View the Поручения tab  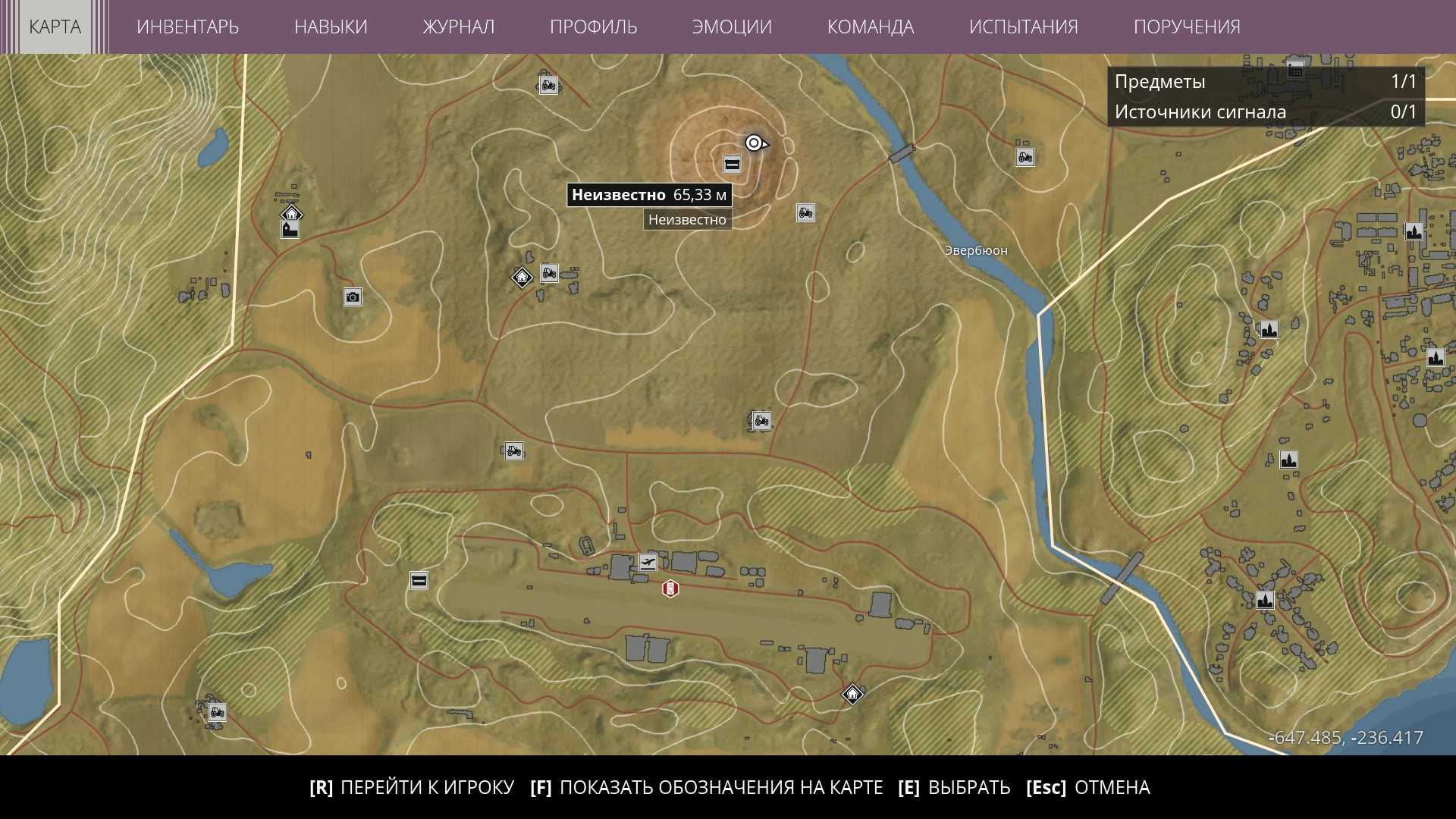click(x=1187, y=27)
